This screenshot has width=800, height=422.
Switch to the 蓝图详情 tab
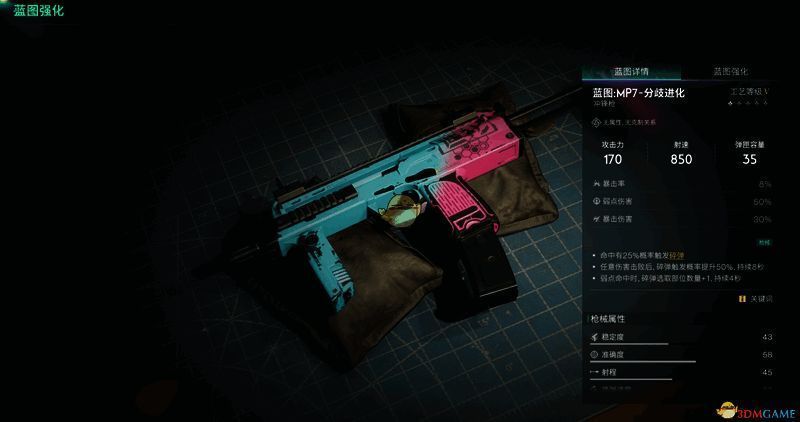coord(631,72)
